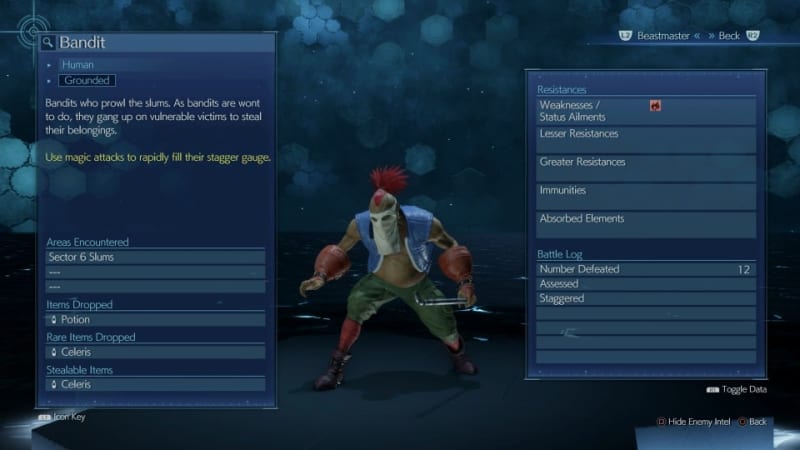Select the Absorbed Elements row
Image resolution: width=800 pixels, height=450 pixels.
point(646,223)
